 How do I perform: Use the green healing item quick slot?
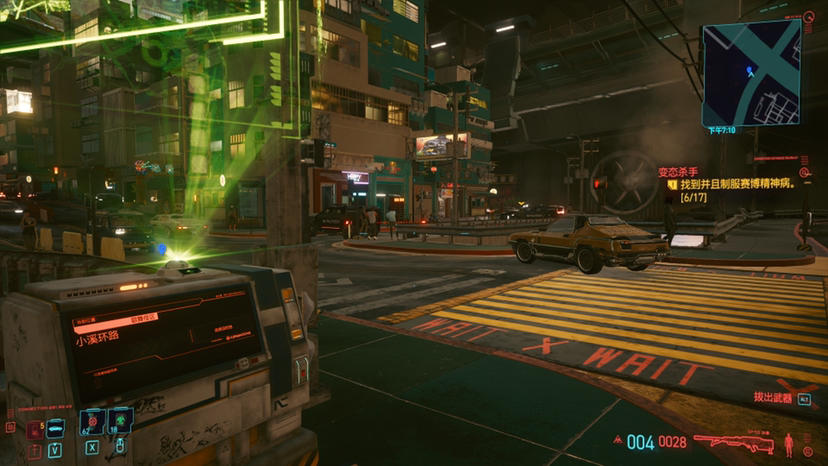click(x=120, y=422)
